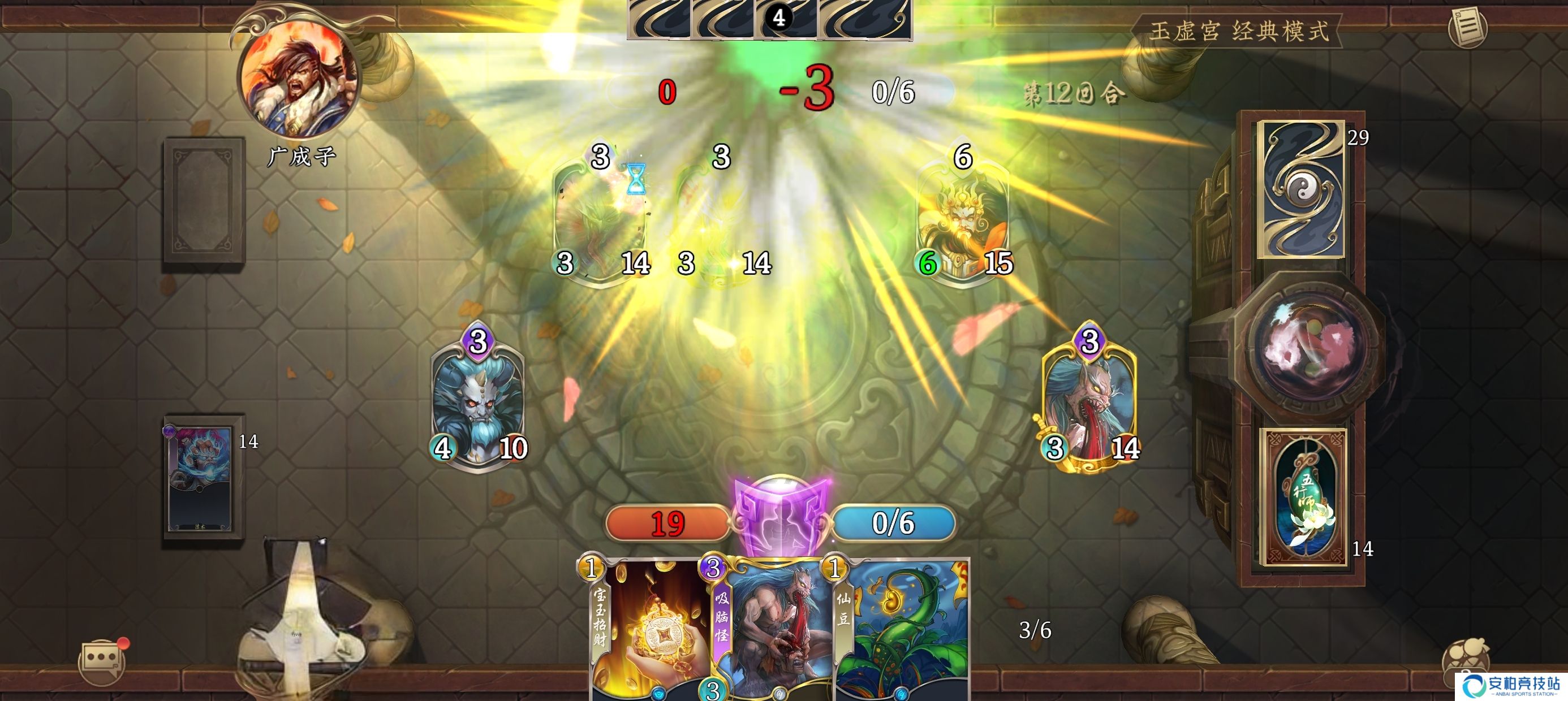Select the blue-faced demon unit on board
The height and width of the screenshot is (701, 1568).
[478, 399]
